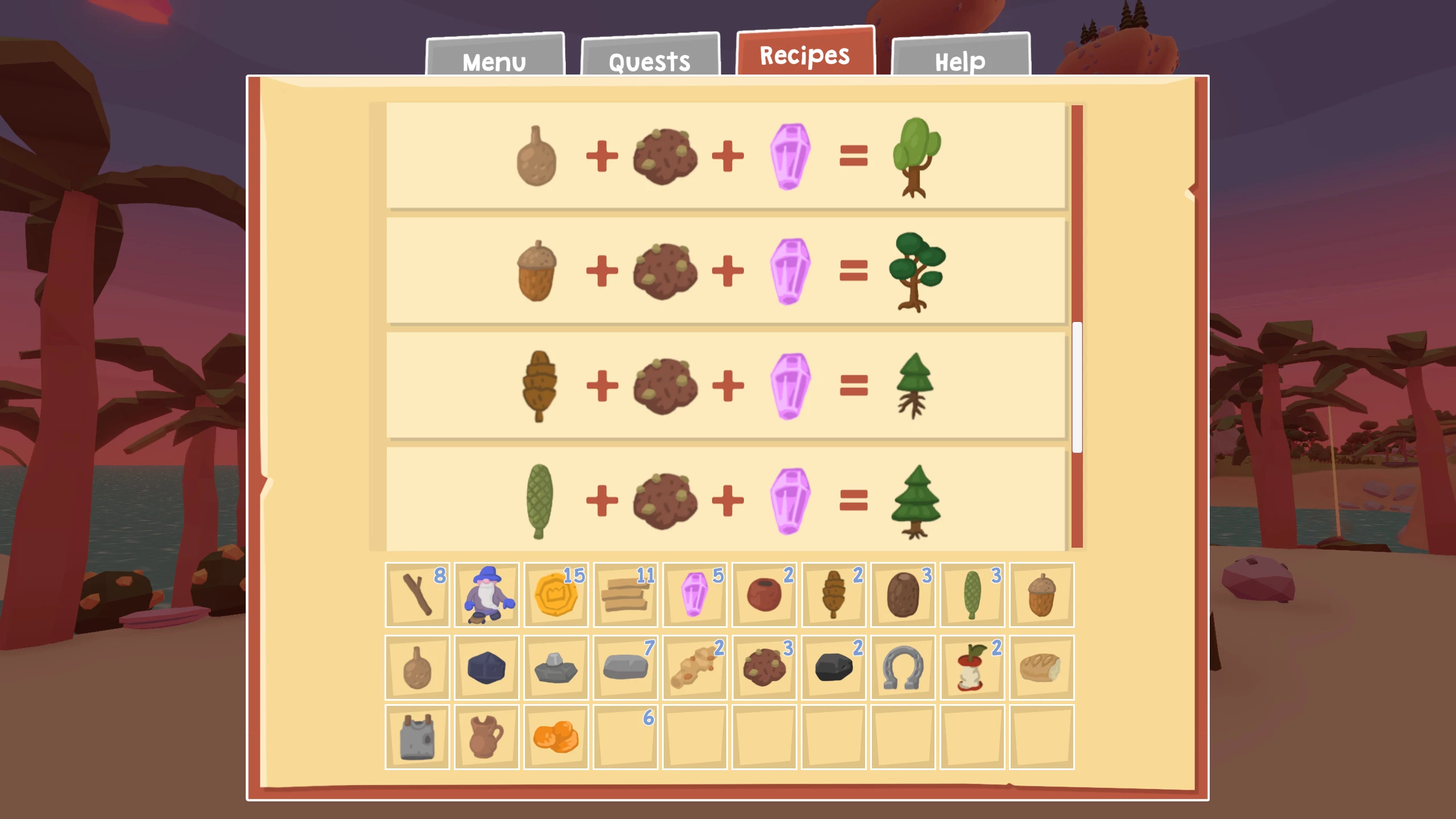Choose the wooden planks inventory slot
The height and width of the screenshot is (819, 1456).
point(626,595)
